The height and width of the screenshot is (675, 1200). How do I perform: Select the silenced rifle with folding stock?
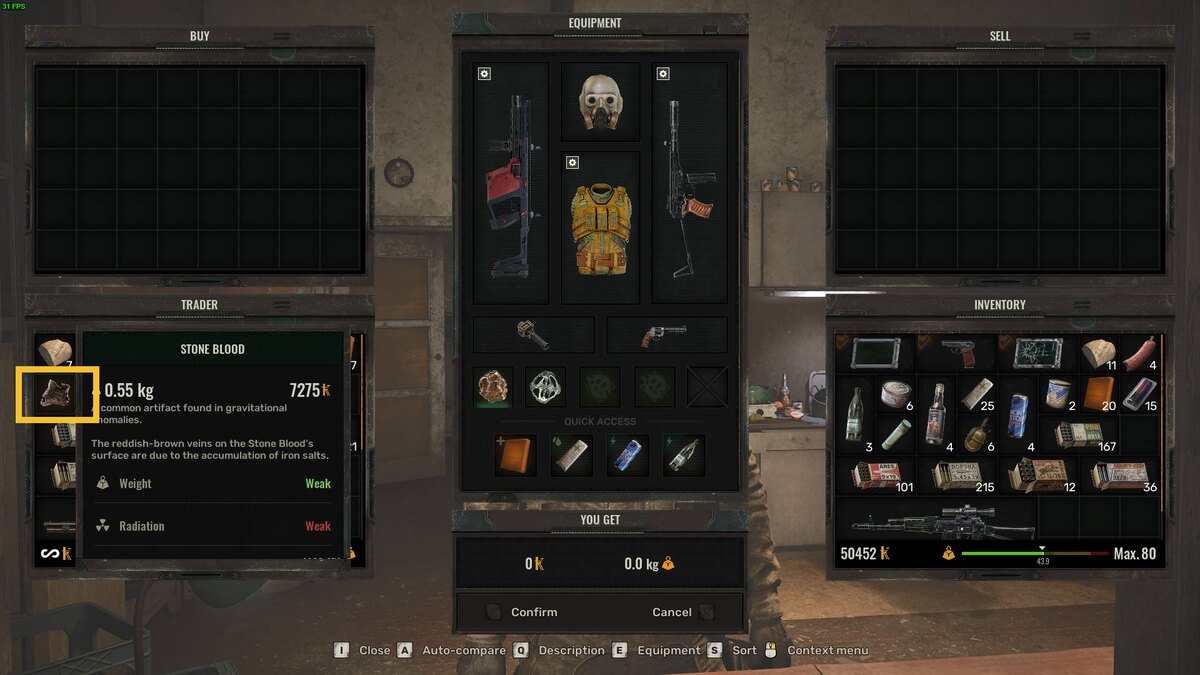[x=689, y=184]
